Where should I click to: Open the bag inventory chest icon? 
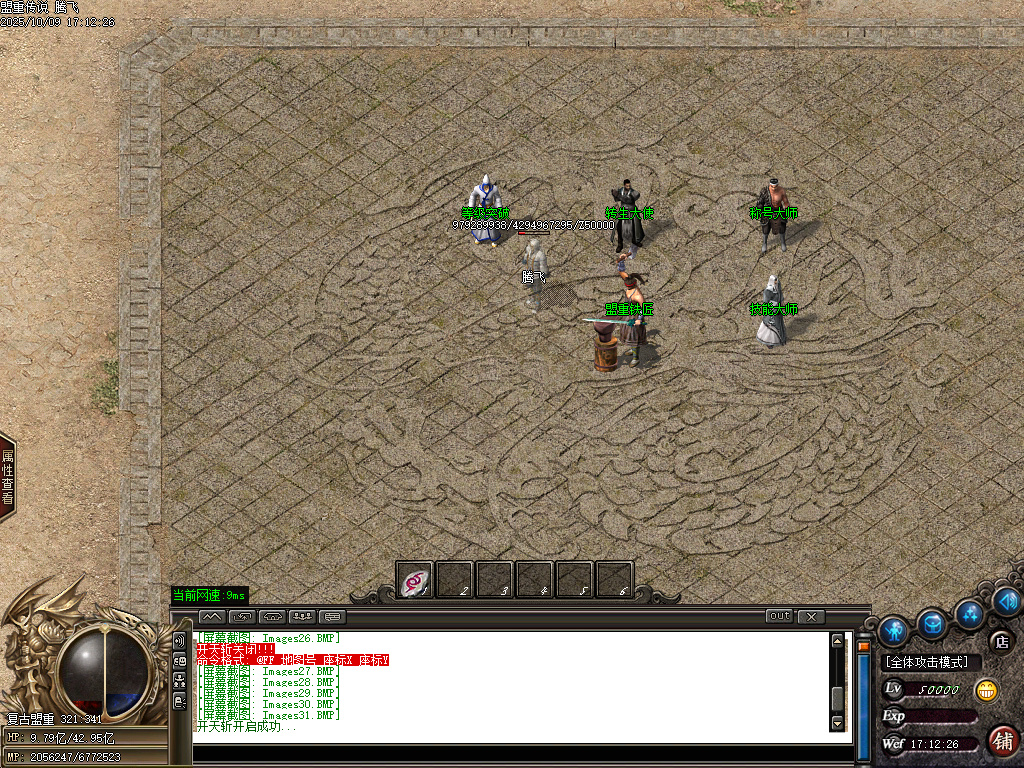932,624
